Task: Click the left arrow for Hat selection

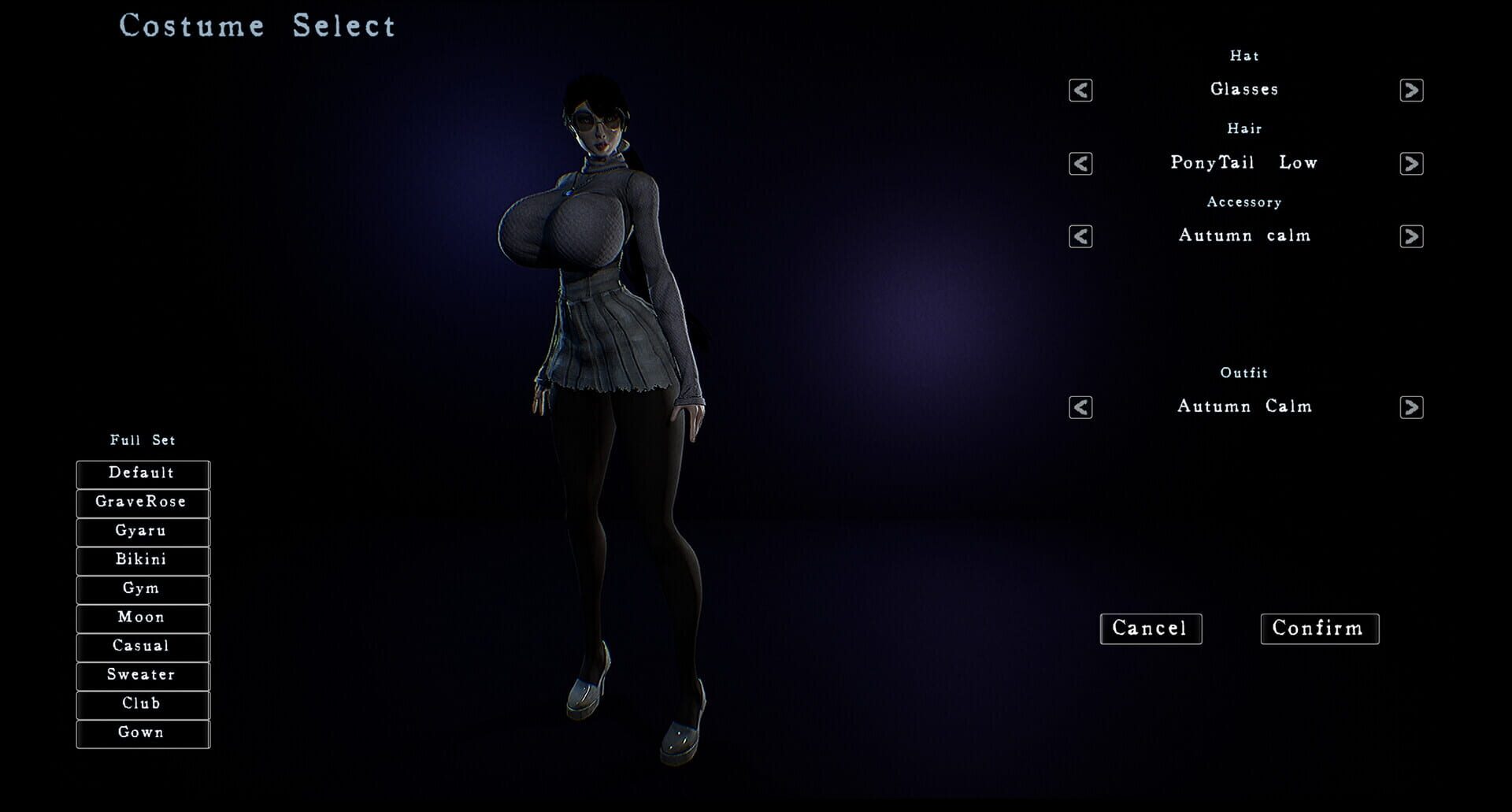Action: click(1080, 91)
